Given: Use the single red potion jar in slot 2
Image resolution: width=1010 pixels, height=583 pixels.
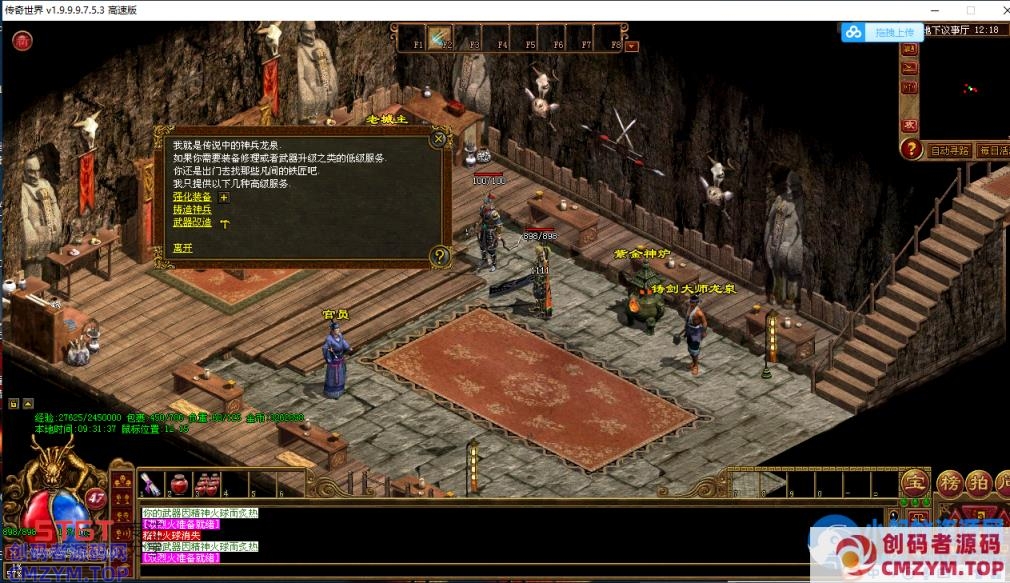Looking at the screenshot, I should point(179,484).
